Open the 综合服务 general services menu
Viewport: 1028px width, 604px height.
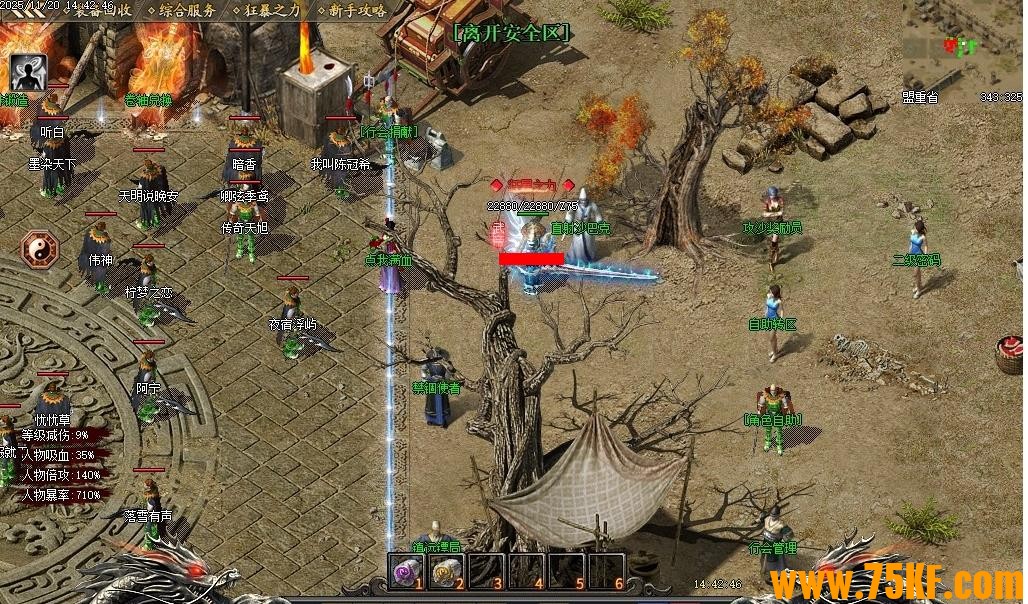pos(188,11)
